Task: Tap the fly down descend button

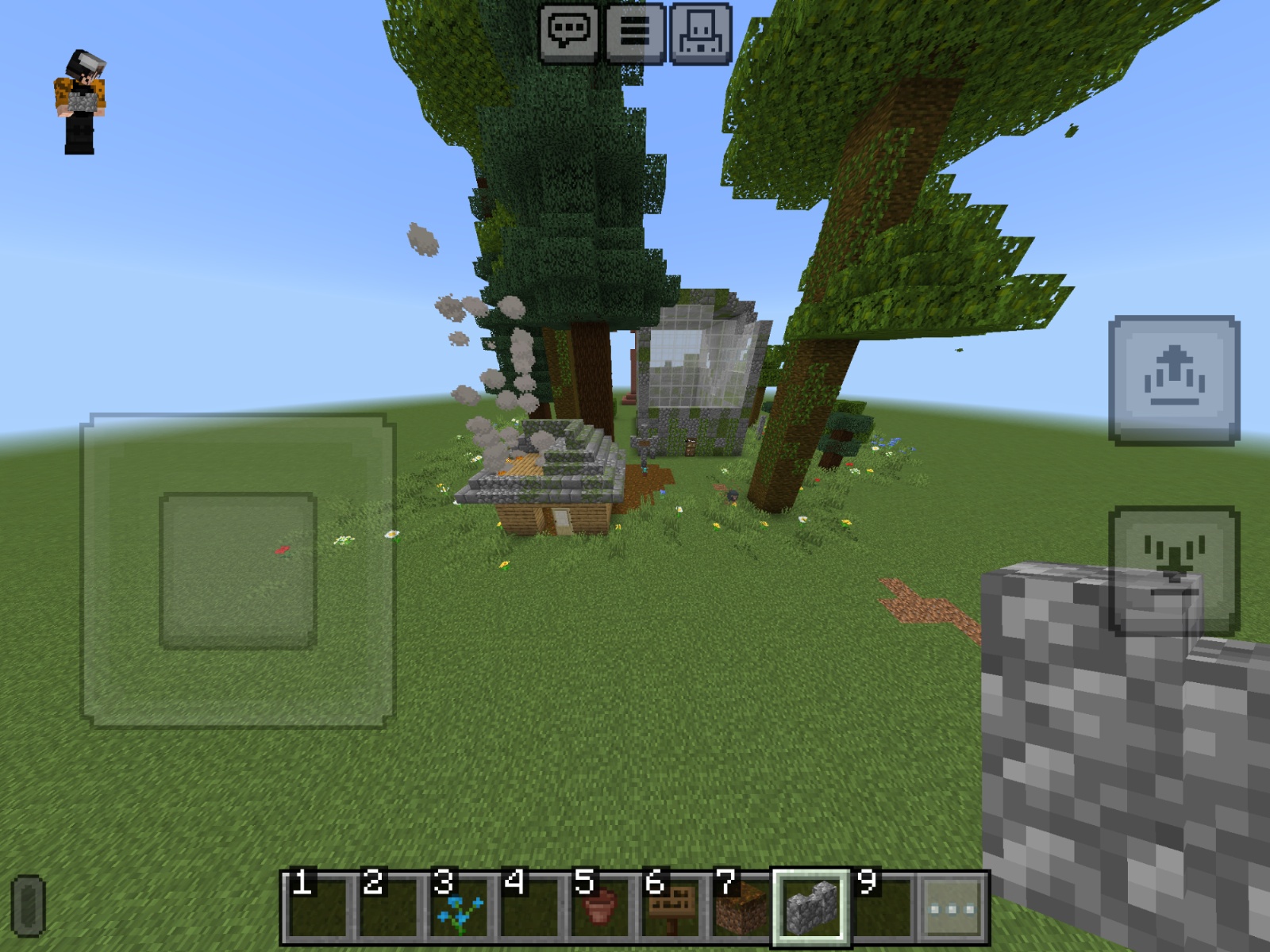Action: 1174,570
